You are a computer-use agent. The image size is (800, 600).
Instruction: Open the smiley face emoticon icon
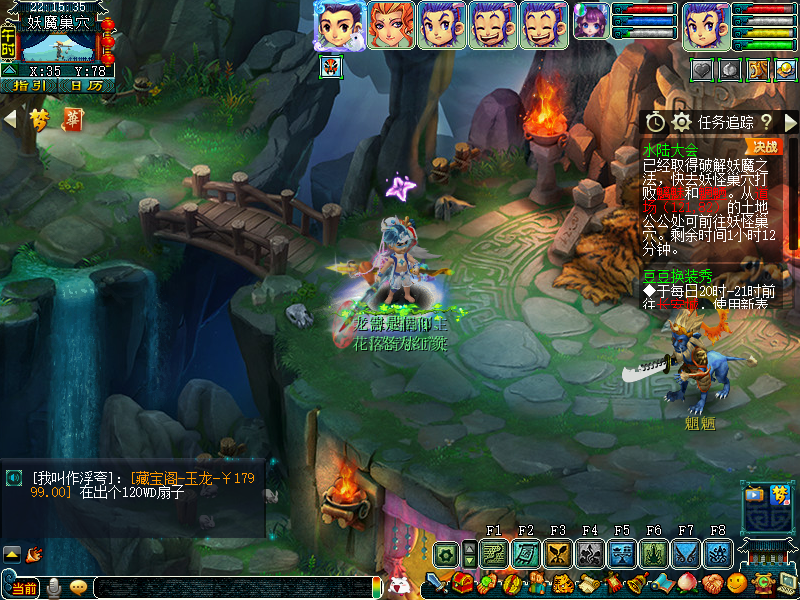(736, 582)
